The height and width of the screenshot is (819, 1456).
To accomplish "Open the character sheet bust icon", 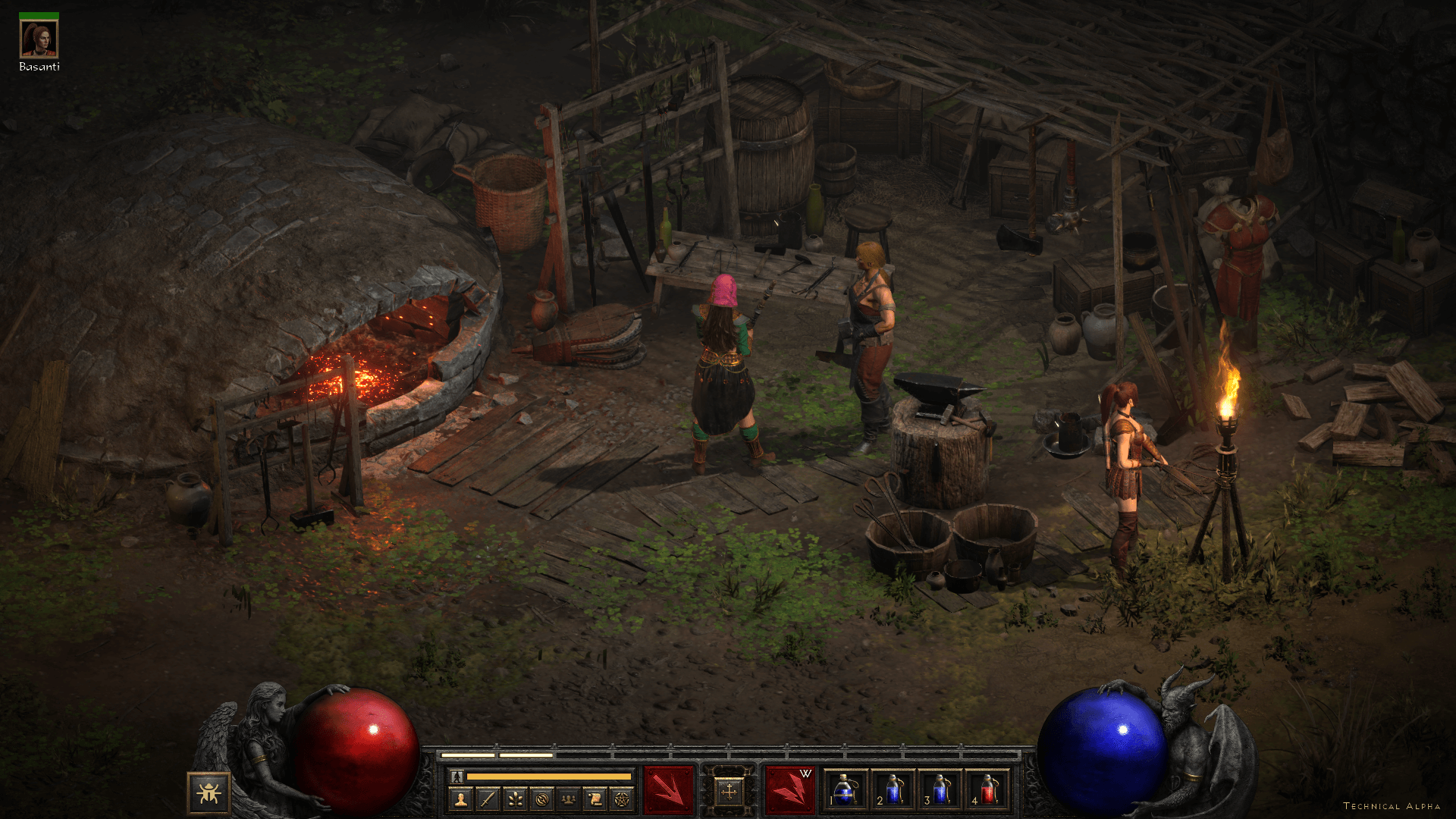I will coord(460,799).
